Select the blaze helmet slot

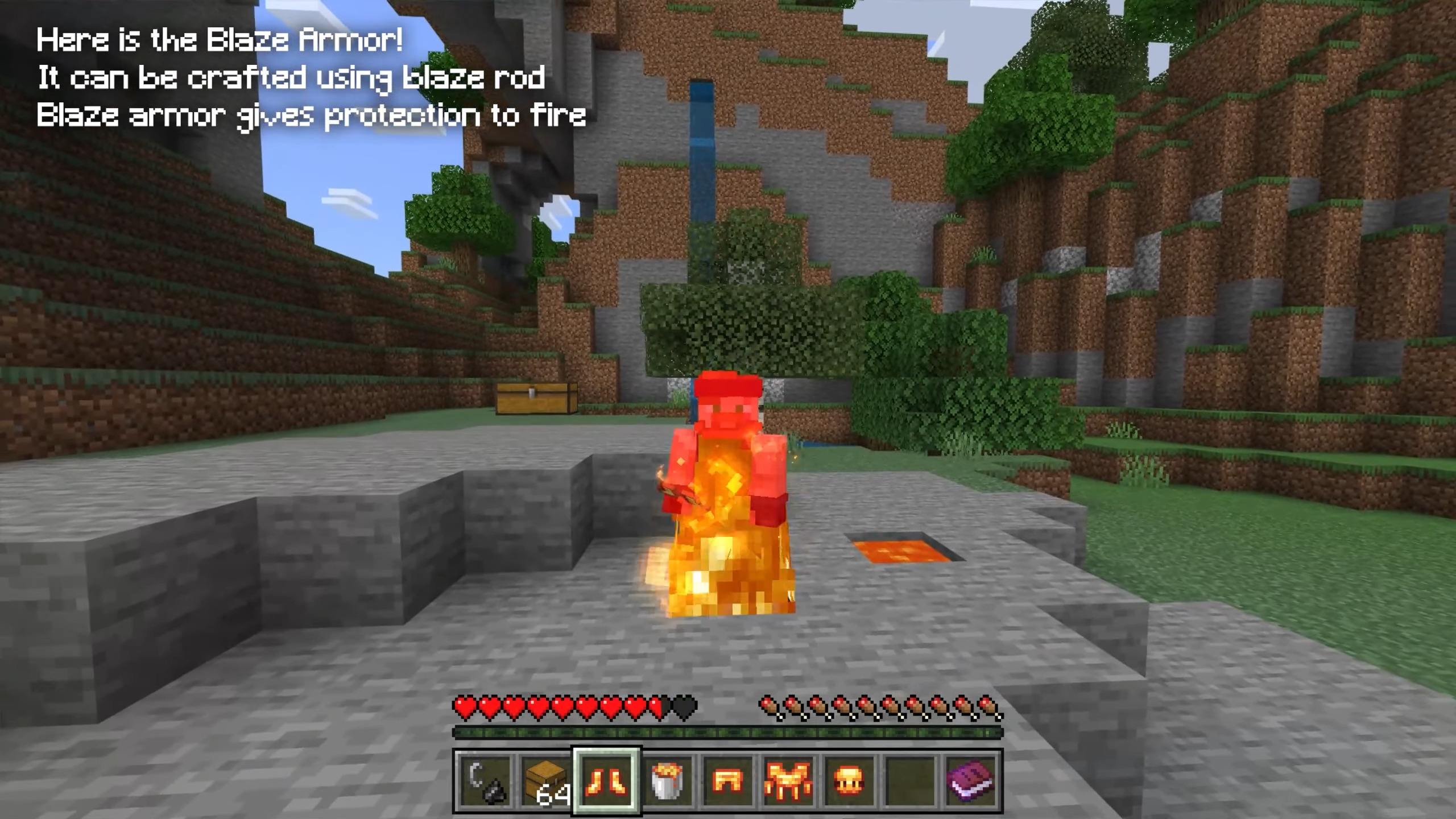(850, 781)
